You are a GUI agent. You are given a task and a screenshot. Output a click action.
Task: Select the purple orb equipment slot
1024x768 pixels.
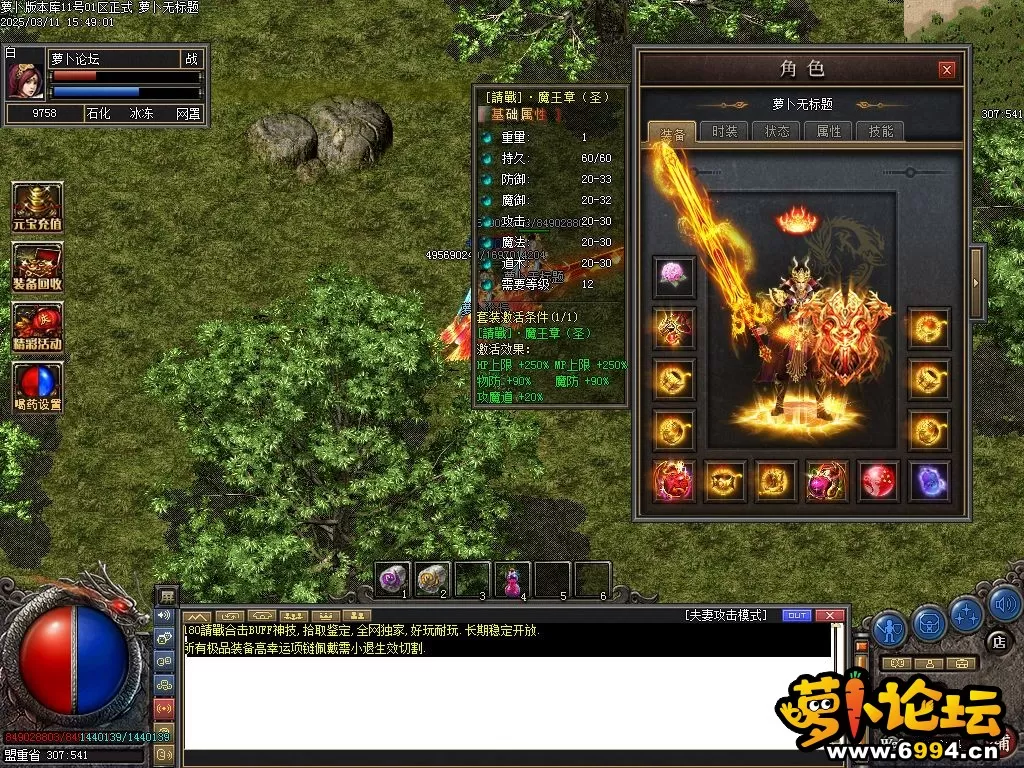tap(929, 481)
